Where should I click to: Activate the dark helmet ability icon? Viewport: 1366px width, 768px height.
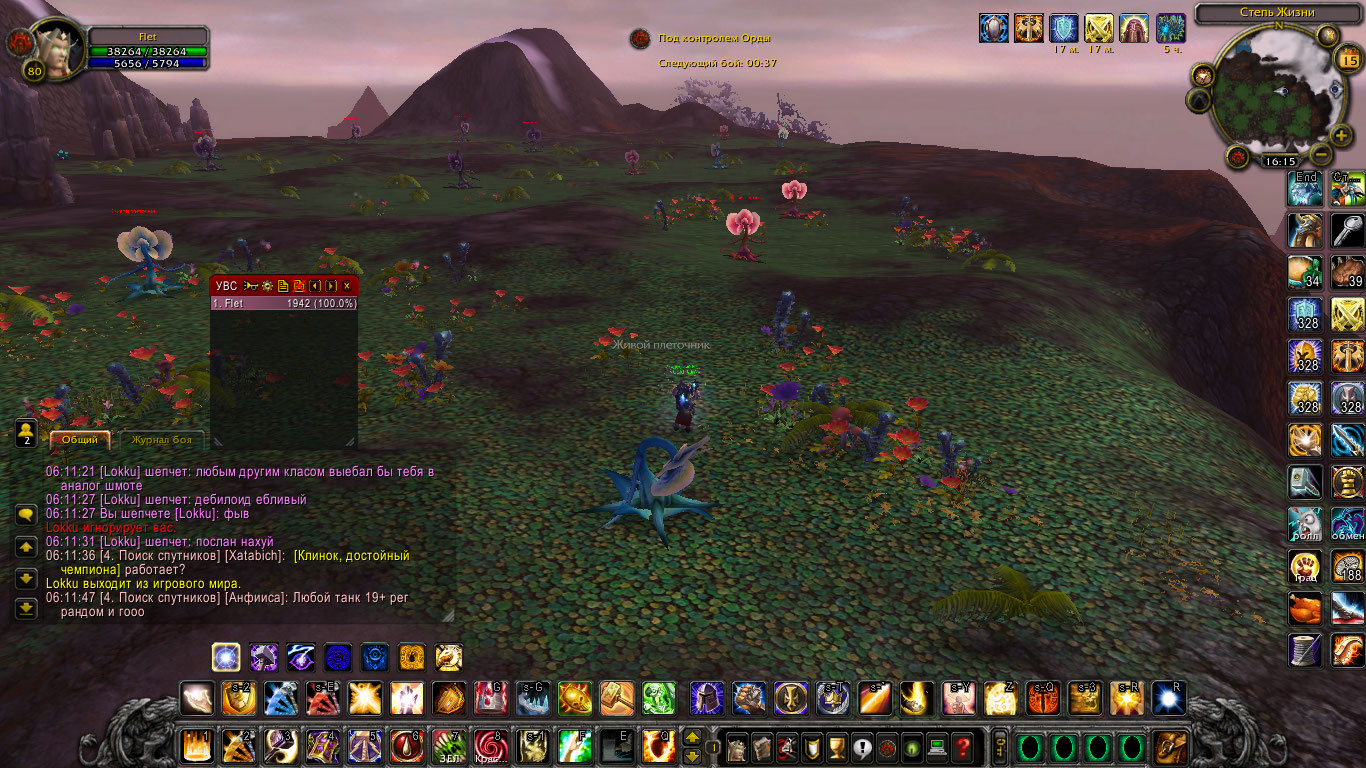706,697
